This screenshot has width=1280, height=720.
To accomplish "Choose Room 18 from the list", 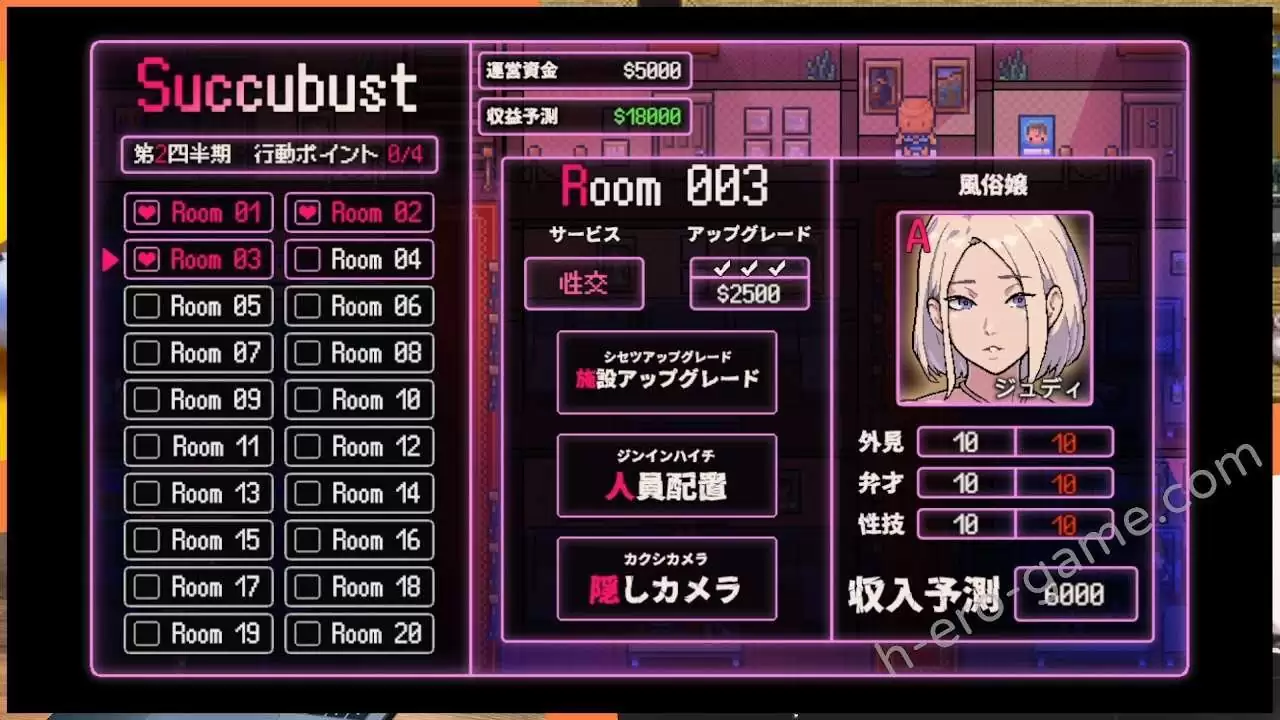I will (x=359, y=587).
